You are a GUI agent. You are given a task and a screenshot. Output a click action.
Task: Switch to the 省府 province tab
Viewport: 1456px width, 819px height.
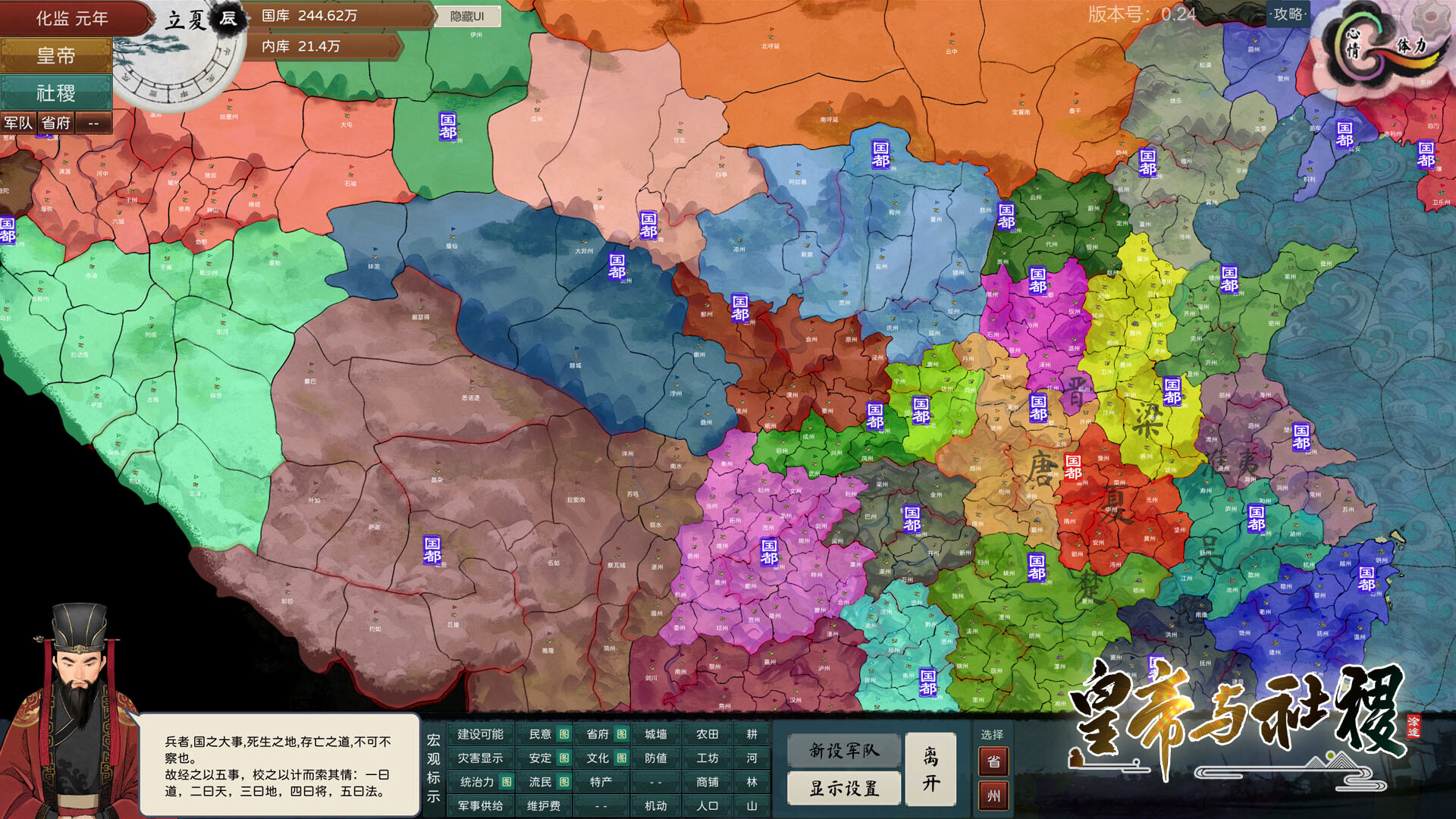(55, 123)
